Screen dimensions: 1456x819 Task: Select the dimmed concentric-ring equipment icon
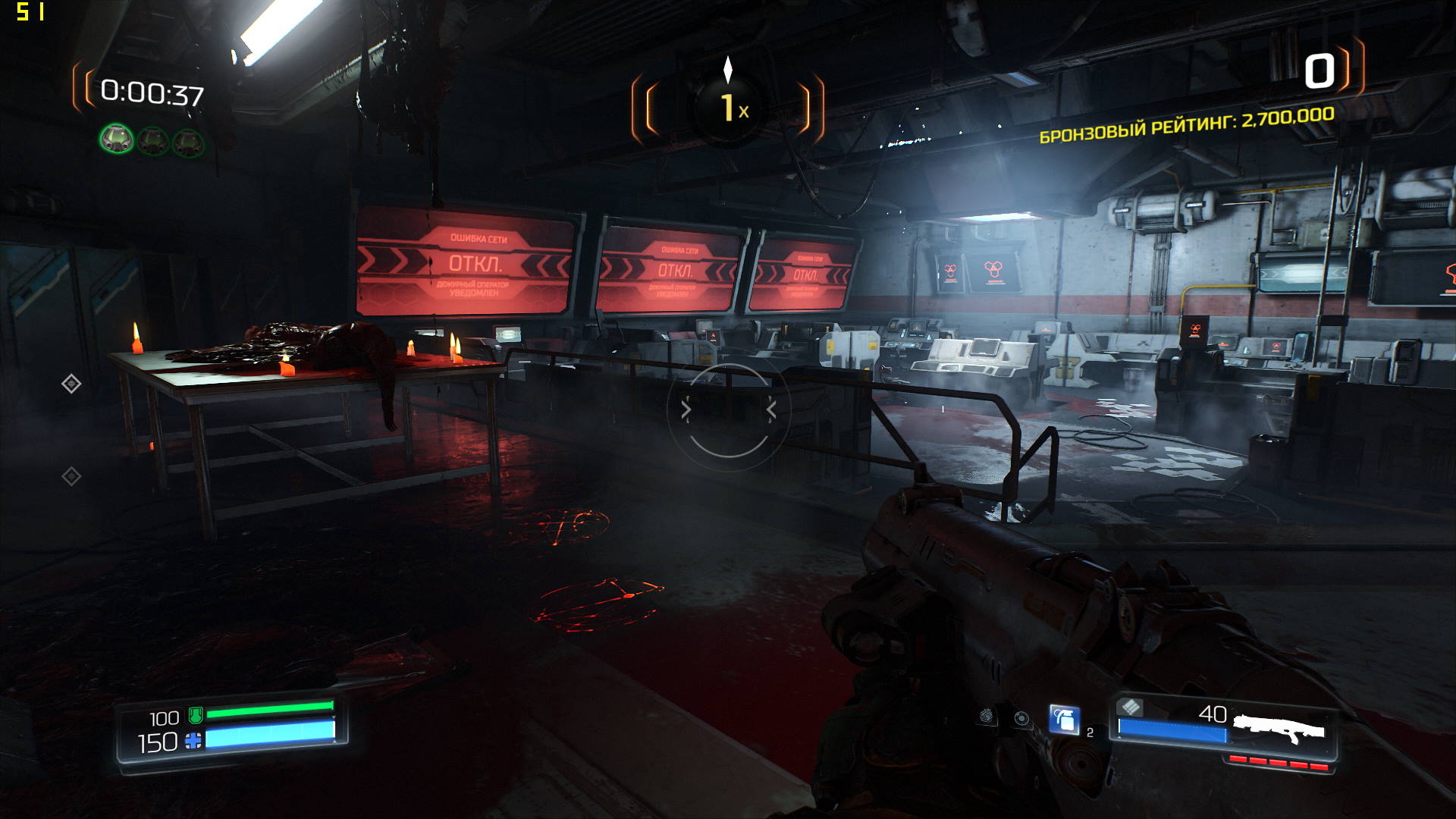[x=1022, y=718]
